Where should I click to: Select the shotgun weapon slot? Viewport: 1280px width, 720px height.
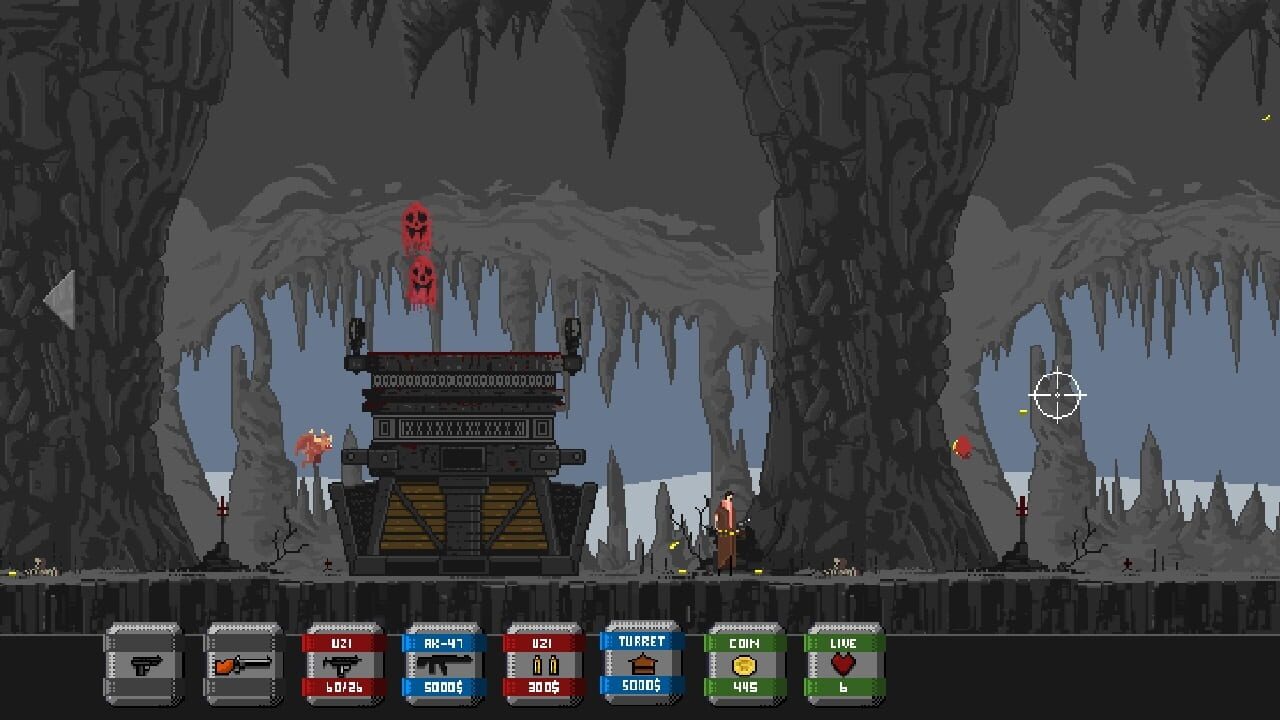point(243,662)
